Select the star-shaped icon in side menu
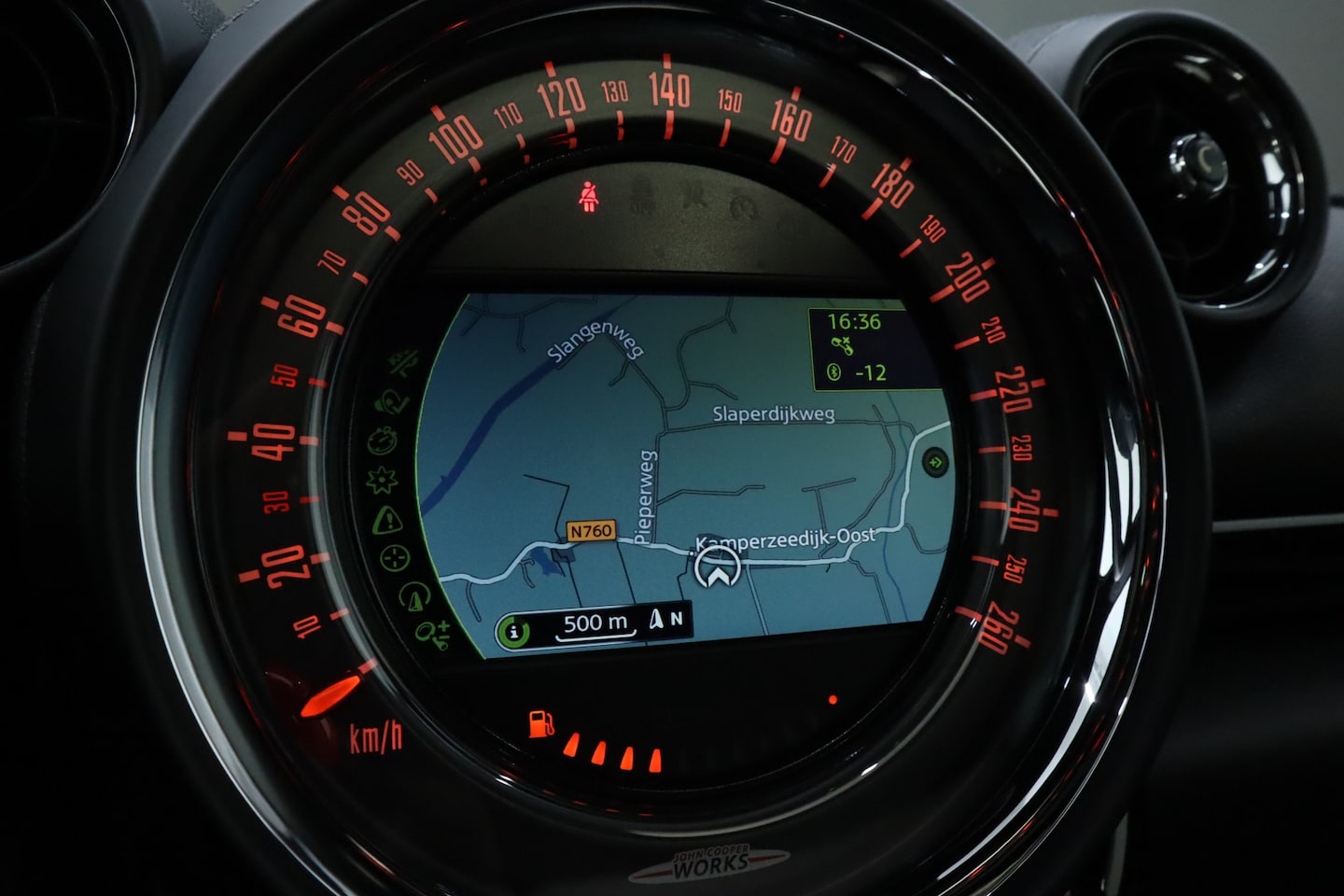Screen dimensions: 1344x896 coord(381,481)
